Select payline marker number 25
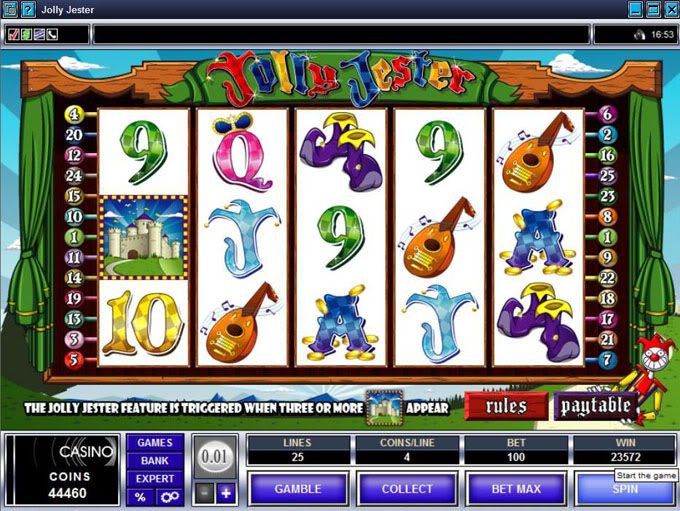This screenshot has height=511, width=680. pyautogui.click(x=607, y=175)
